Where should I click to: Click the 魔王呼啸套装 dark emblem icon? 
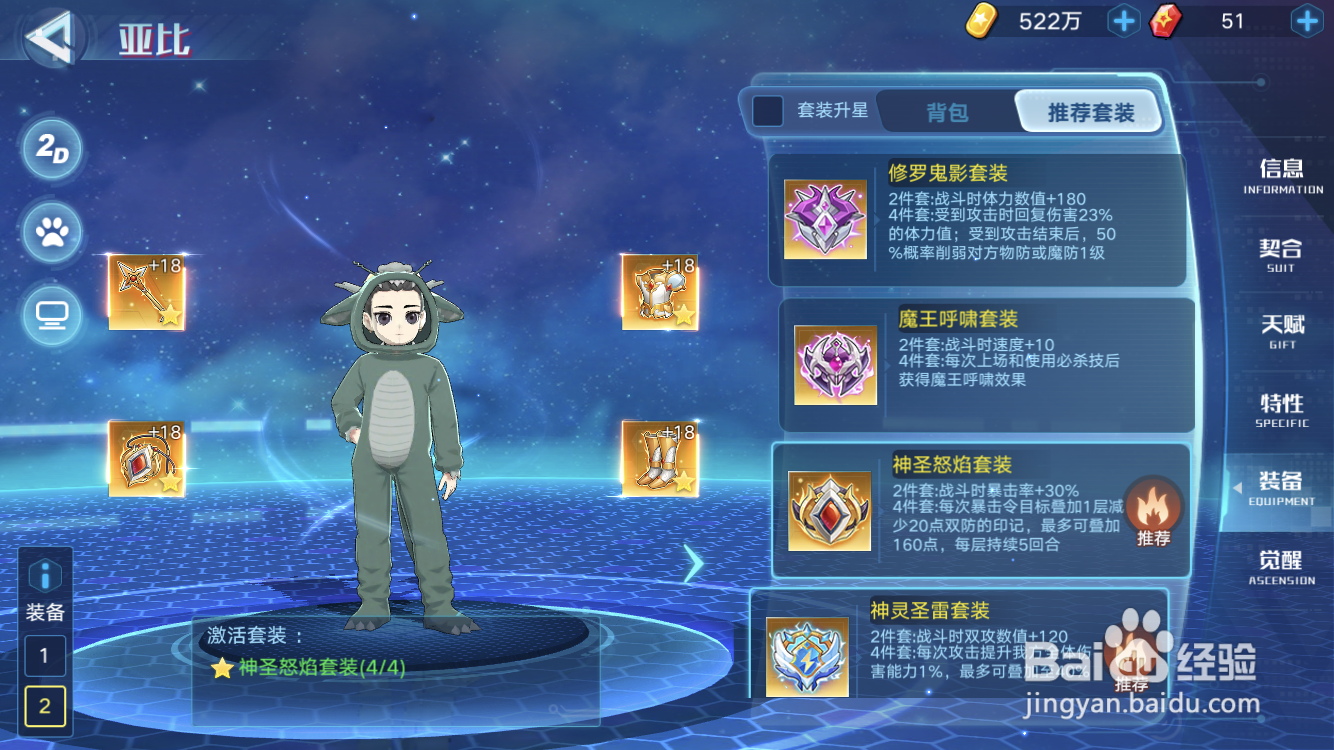point(835,363)
